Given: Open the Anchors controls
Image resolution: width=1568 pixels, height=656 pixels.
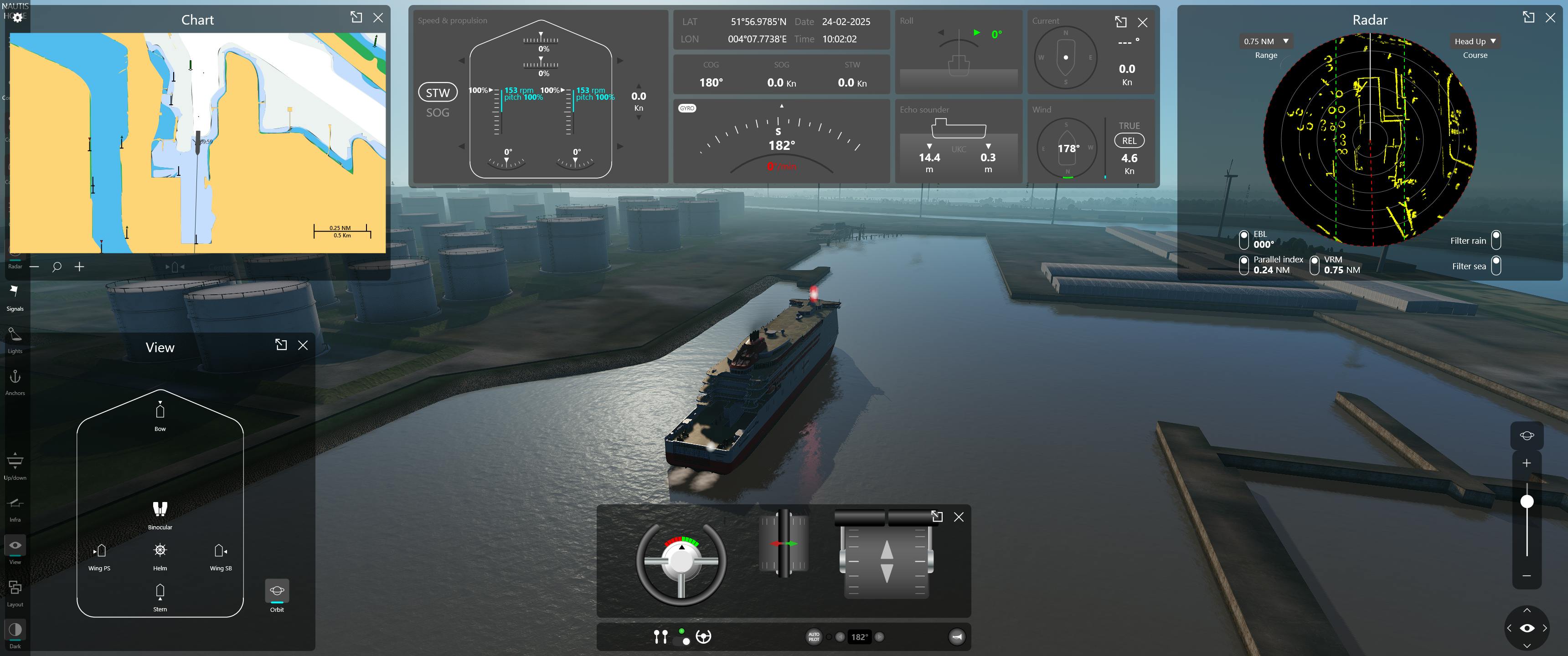Looking at the screenshot, I should tap(15, 381).
